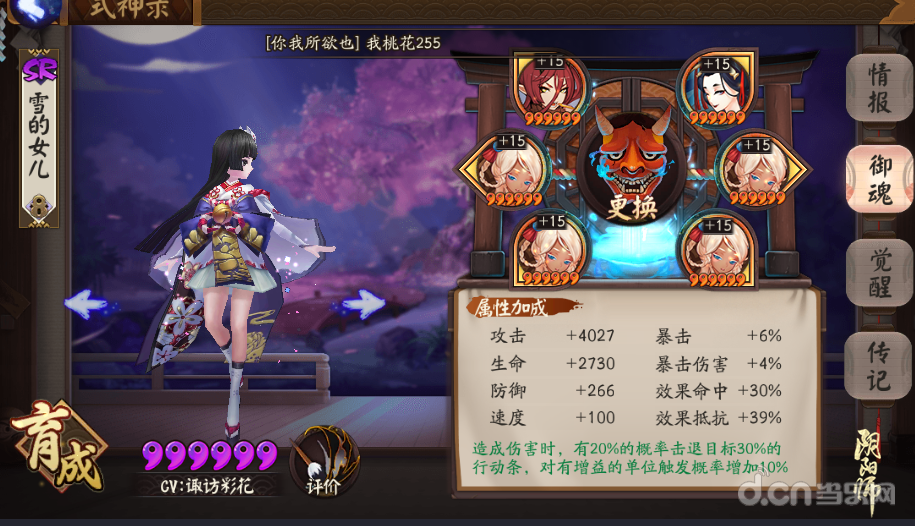Select the 御魂 tab
915x526 pixels.
tap(879, 179)
